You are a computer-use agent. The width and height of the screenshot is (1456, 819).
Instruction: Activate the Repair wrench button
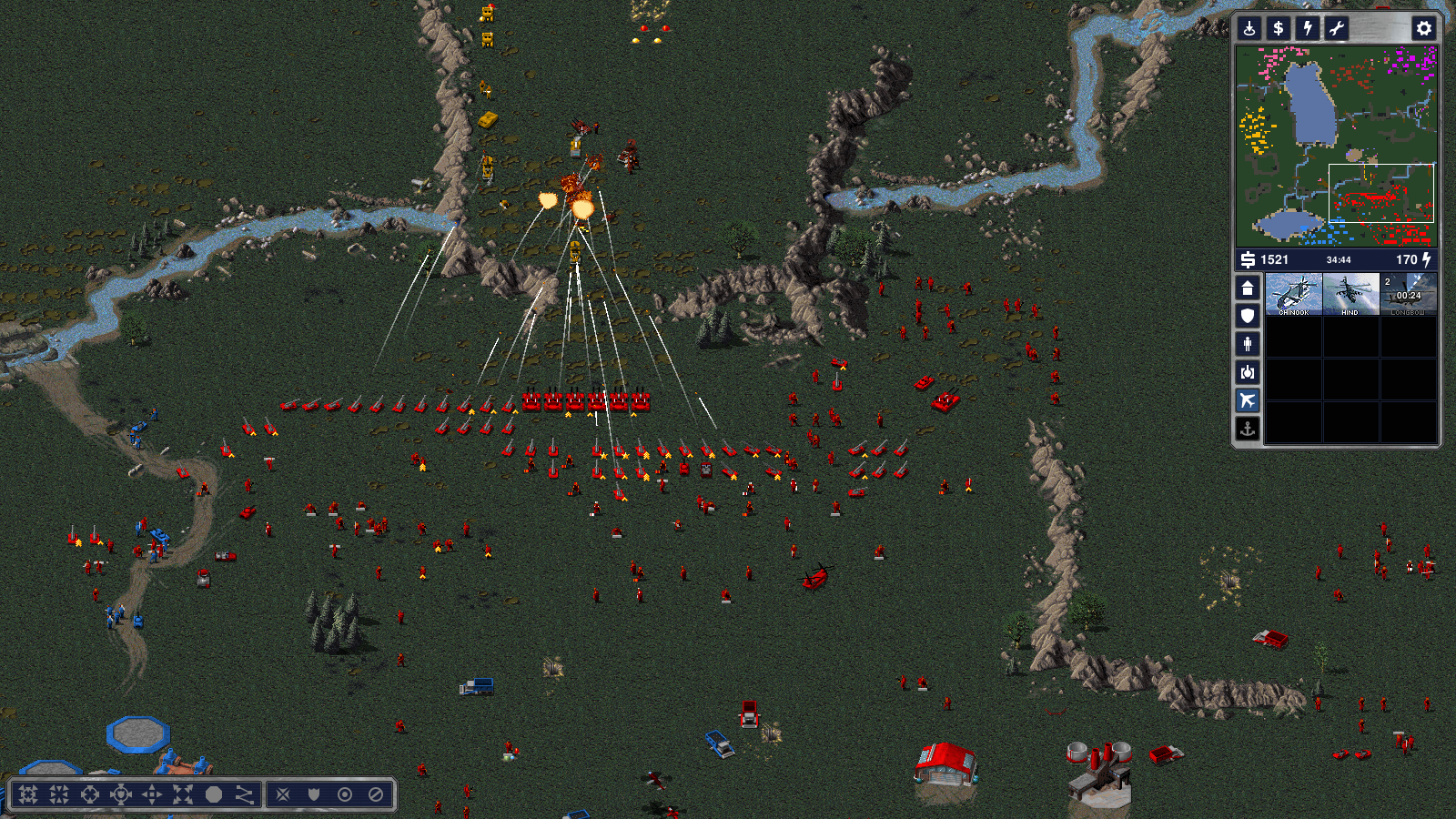(1337, 28)
